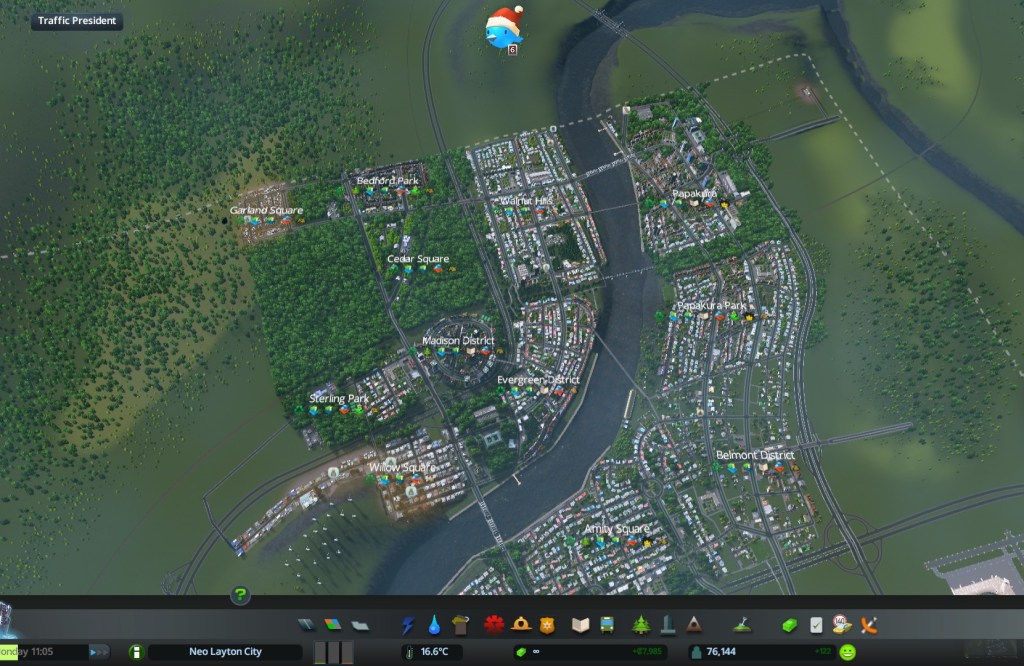Activate the Bulldoze tool

(x=869, y=625)
